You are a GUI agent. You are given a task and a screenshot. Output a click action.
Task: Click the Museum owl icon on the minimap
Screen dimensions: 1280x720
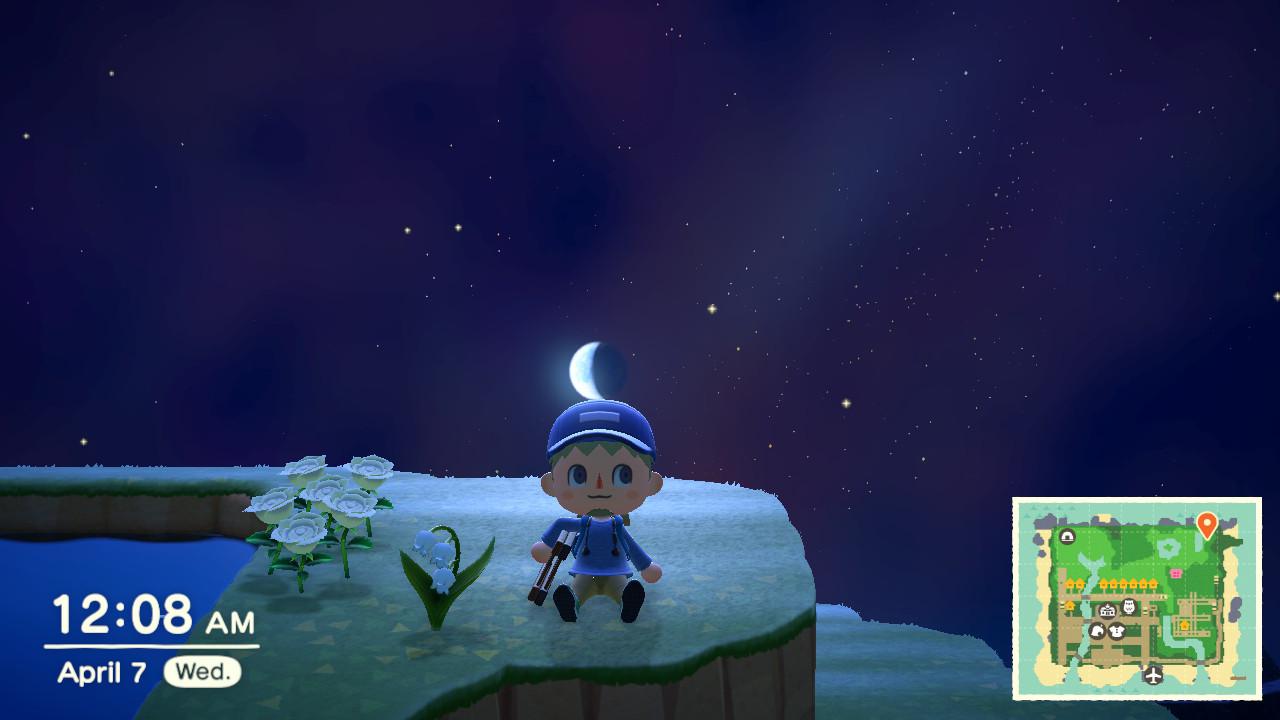[x=1129, y=606]
